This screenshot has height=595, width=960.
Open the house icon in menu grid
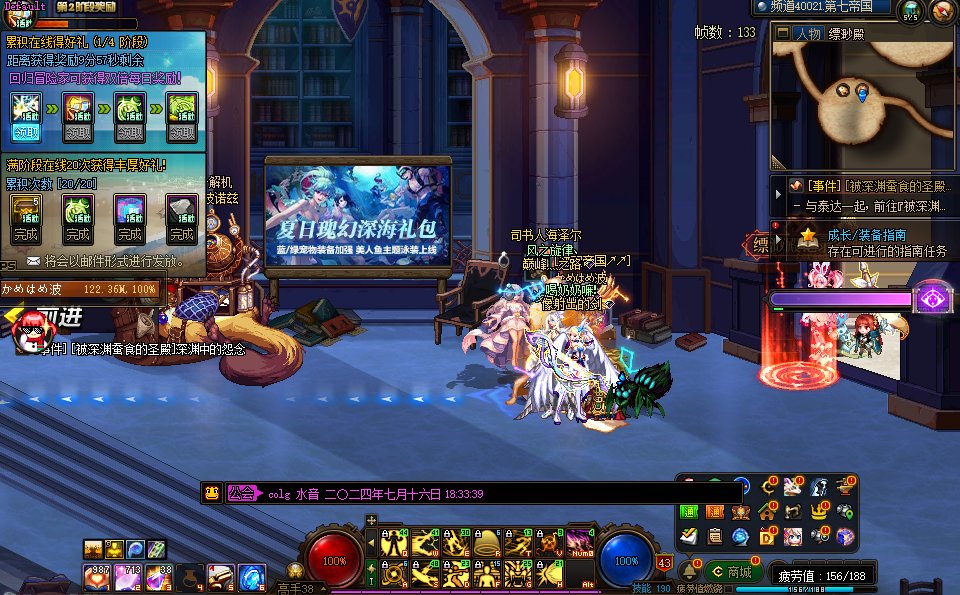click(x=767, y=512)
